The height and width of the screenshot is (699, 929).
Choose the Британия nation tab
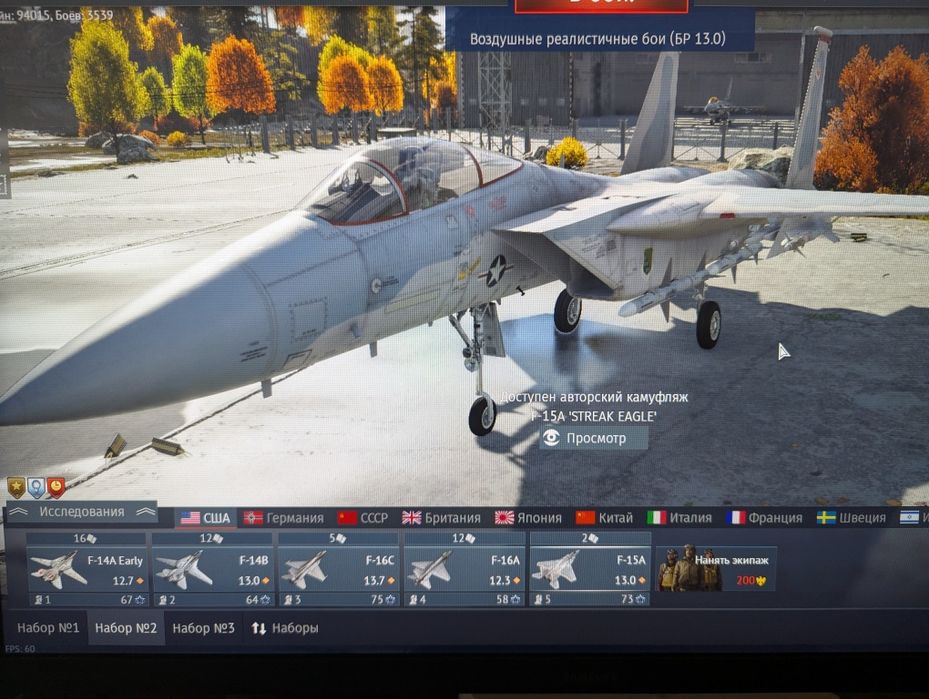tap(441, 518)
